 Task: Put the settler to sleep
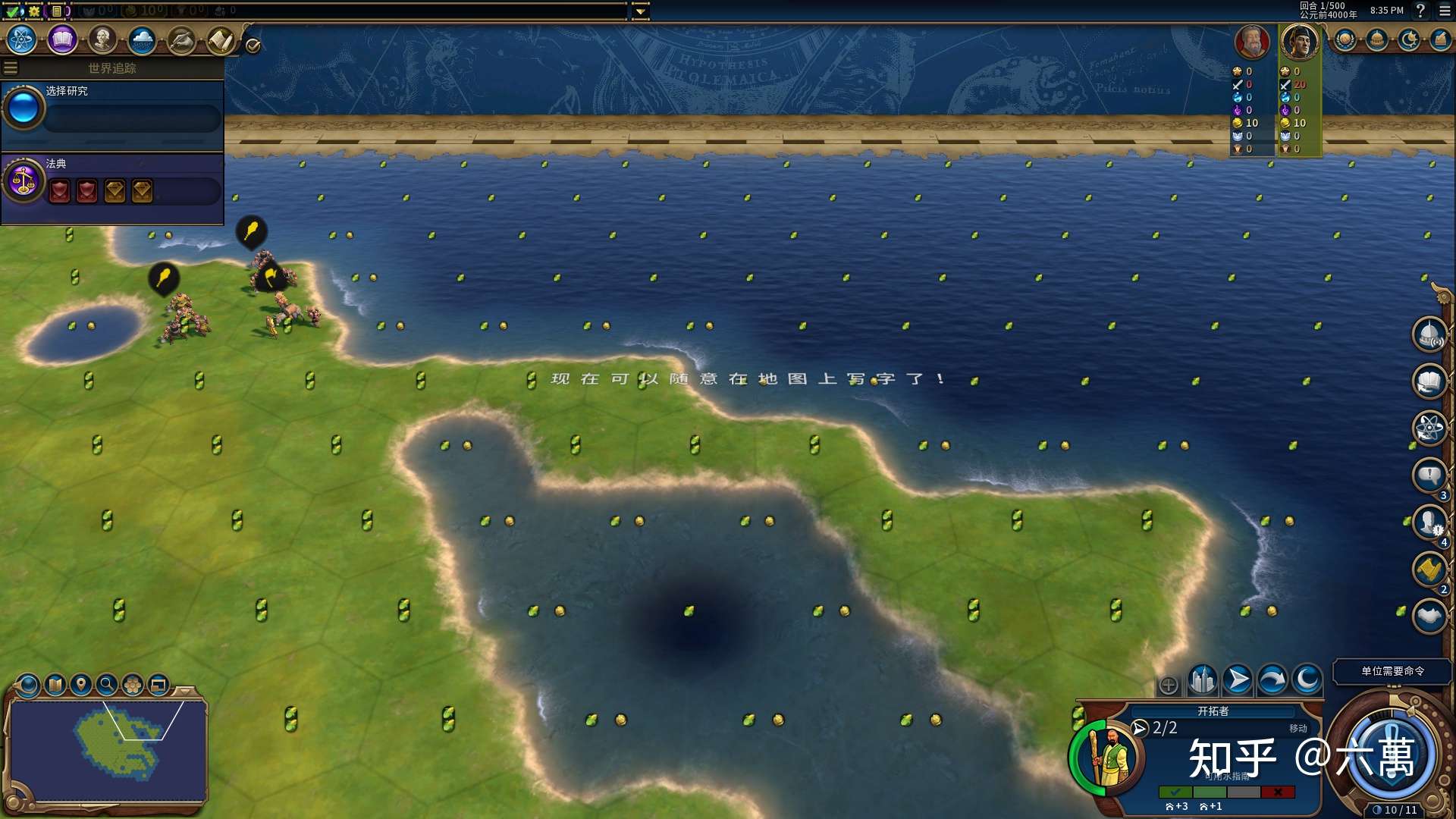(x=1307, y=680)
